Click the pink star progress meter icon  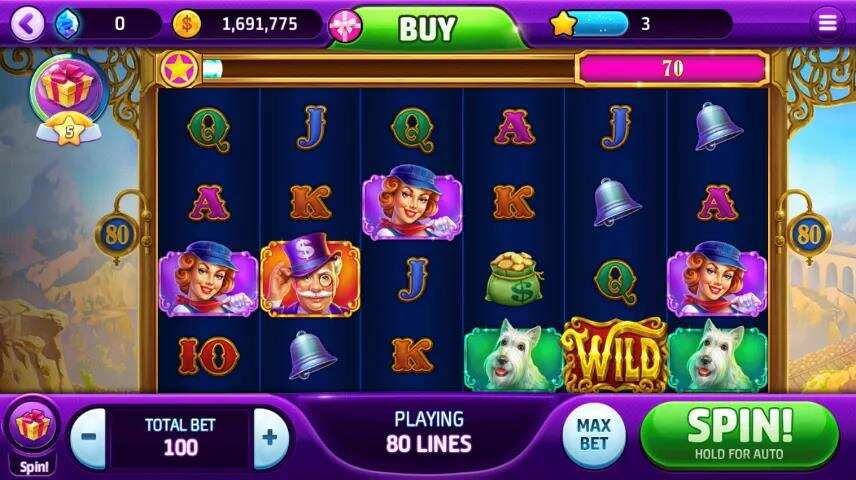pyautogui.click(x=180, y=68)
